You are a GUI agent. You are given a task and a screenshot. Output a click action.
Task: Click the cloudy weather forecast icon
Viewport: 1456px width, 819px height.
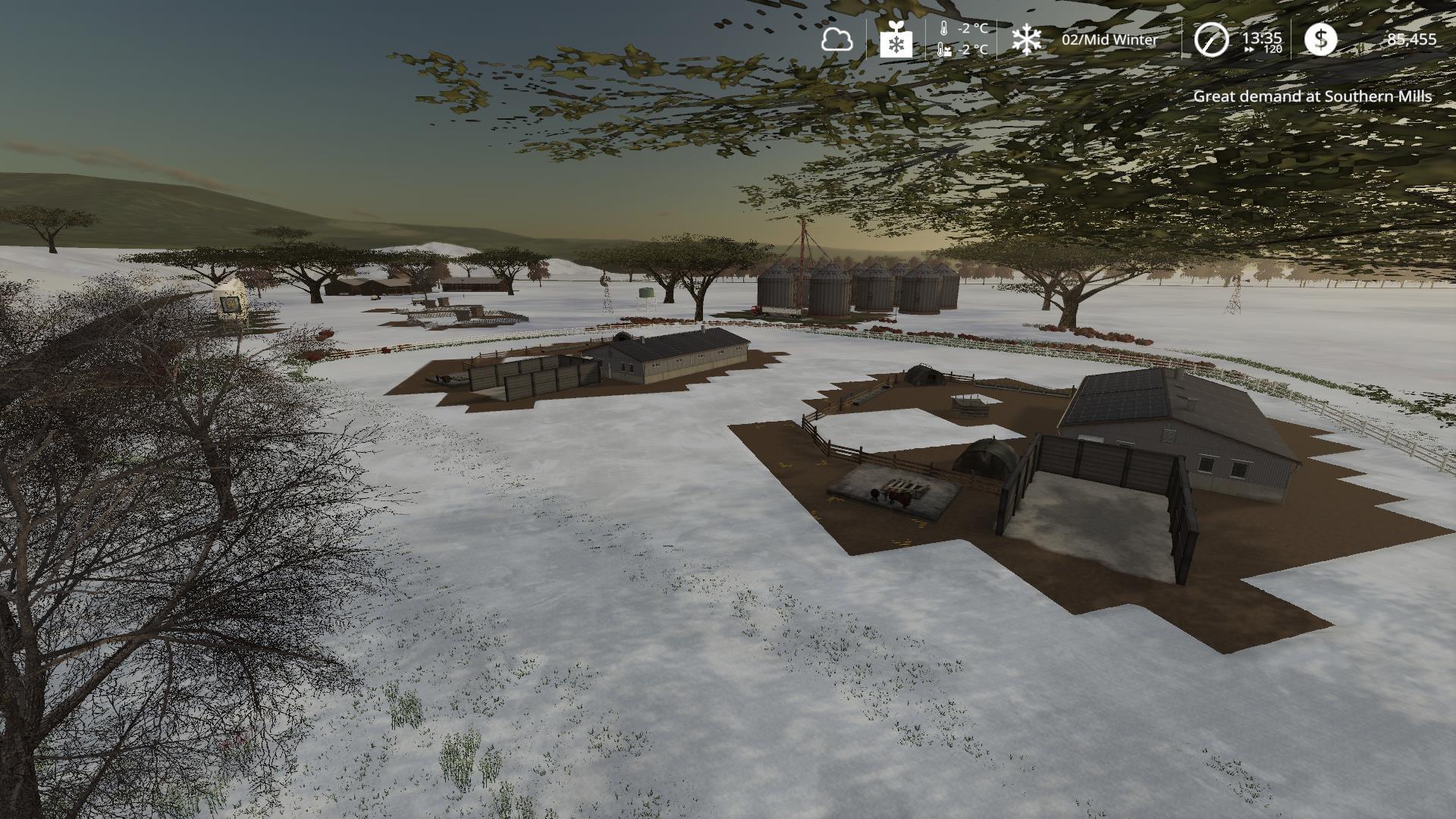coord(836,39)
